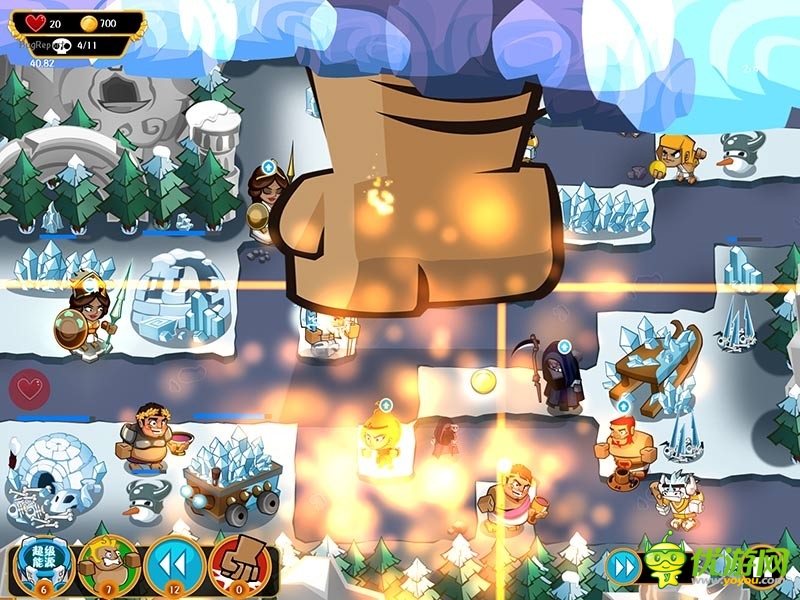Use the blue rewind ability
Screen dimensions: 800x600
[x=172, y=564]
